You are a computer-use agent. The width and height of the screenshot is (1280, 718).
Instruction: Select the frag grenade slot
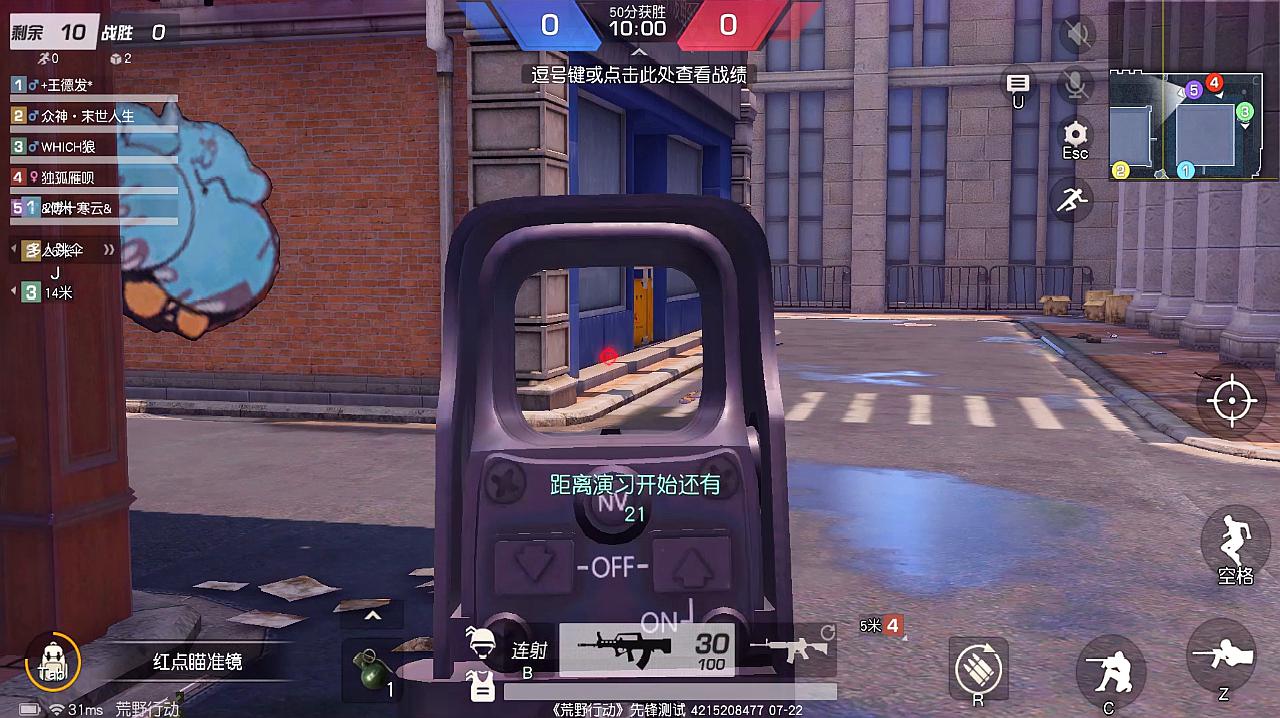[x=372, y=667]
